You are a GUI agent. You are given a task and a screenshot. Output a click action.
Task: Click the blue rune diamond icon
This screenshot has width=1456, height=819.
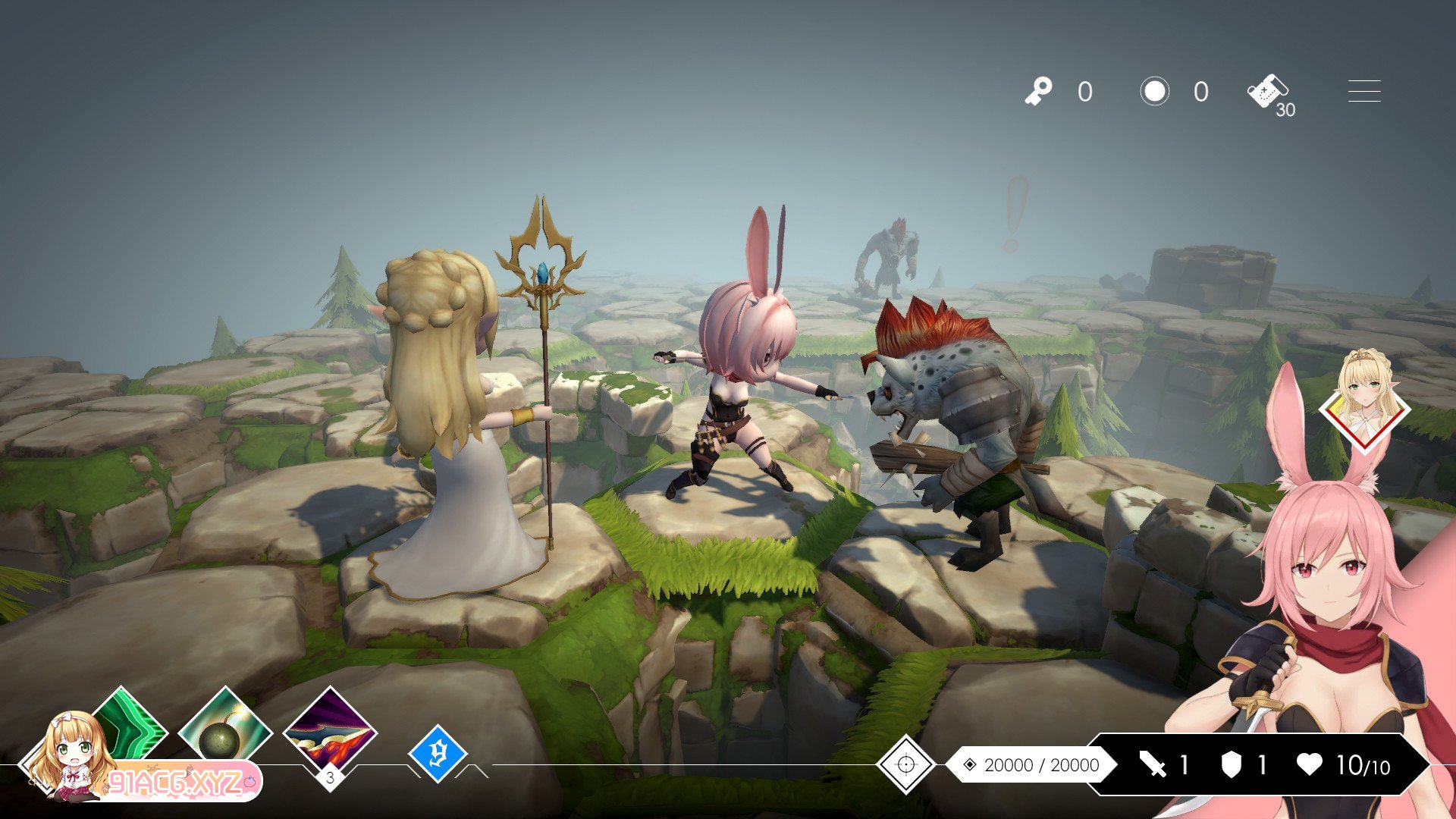click(x=437, y=753)
